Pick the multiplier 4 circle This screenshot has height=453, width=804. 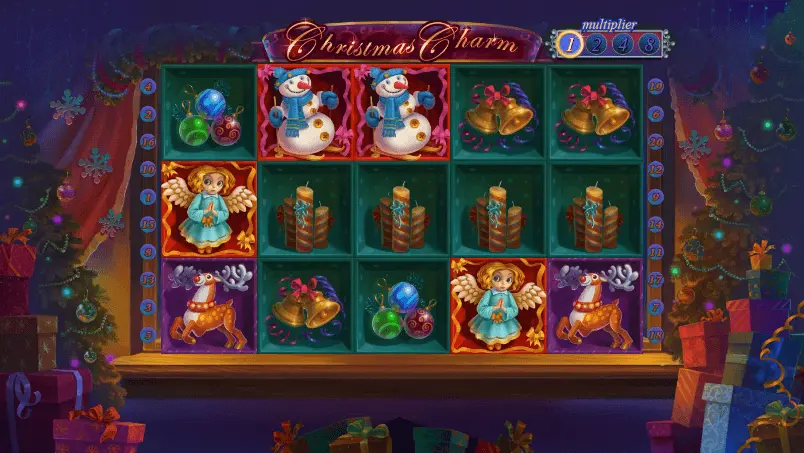[622, 44]
